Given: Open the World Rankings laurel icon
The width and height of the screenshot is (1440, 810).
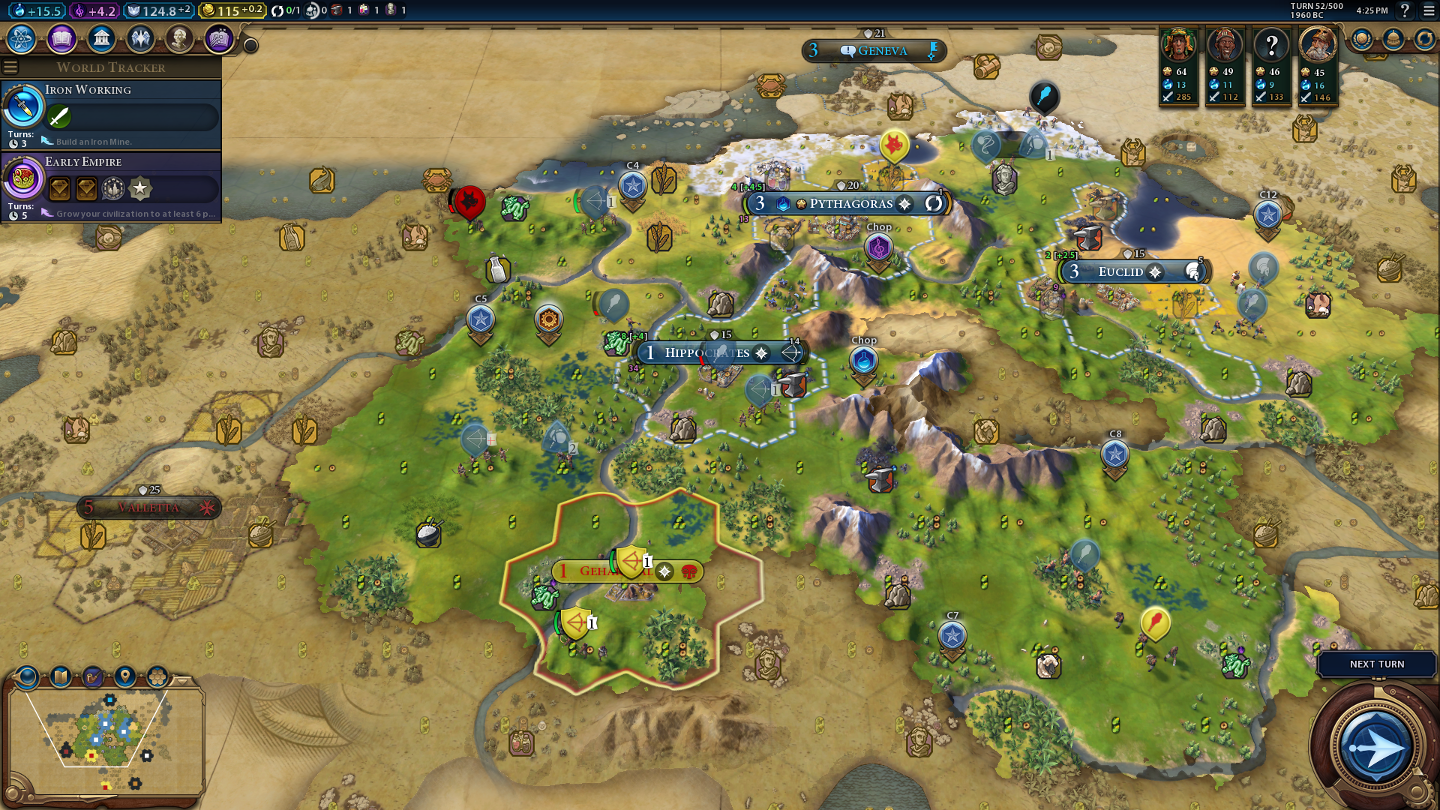Looking at the screenshot, I should [x=1362, y=39].
